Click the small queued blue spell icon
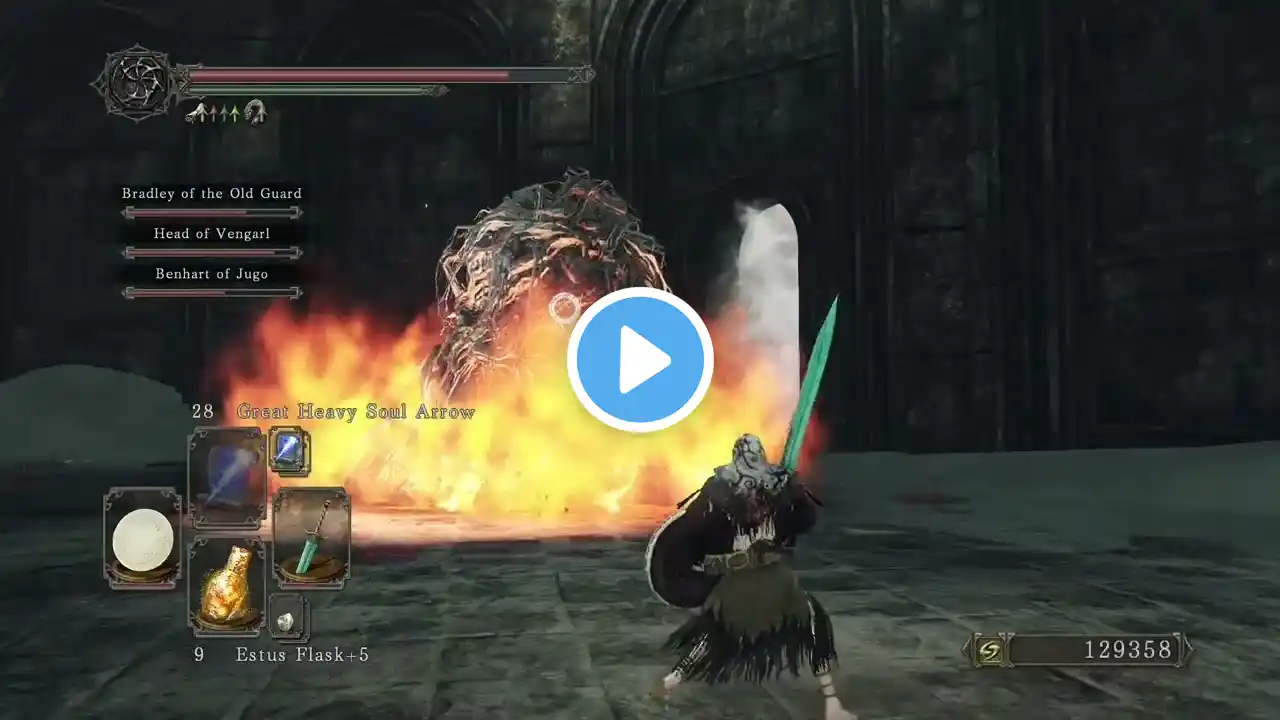The width and height of the screenshot is (1280, 720). click(289, 450)
